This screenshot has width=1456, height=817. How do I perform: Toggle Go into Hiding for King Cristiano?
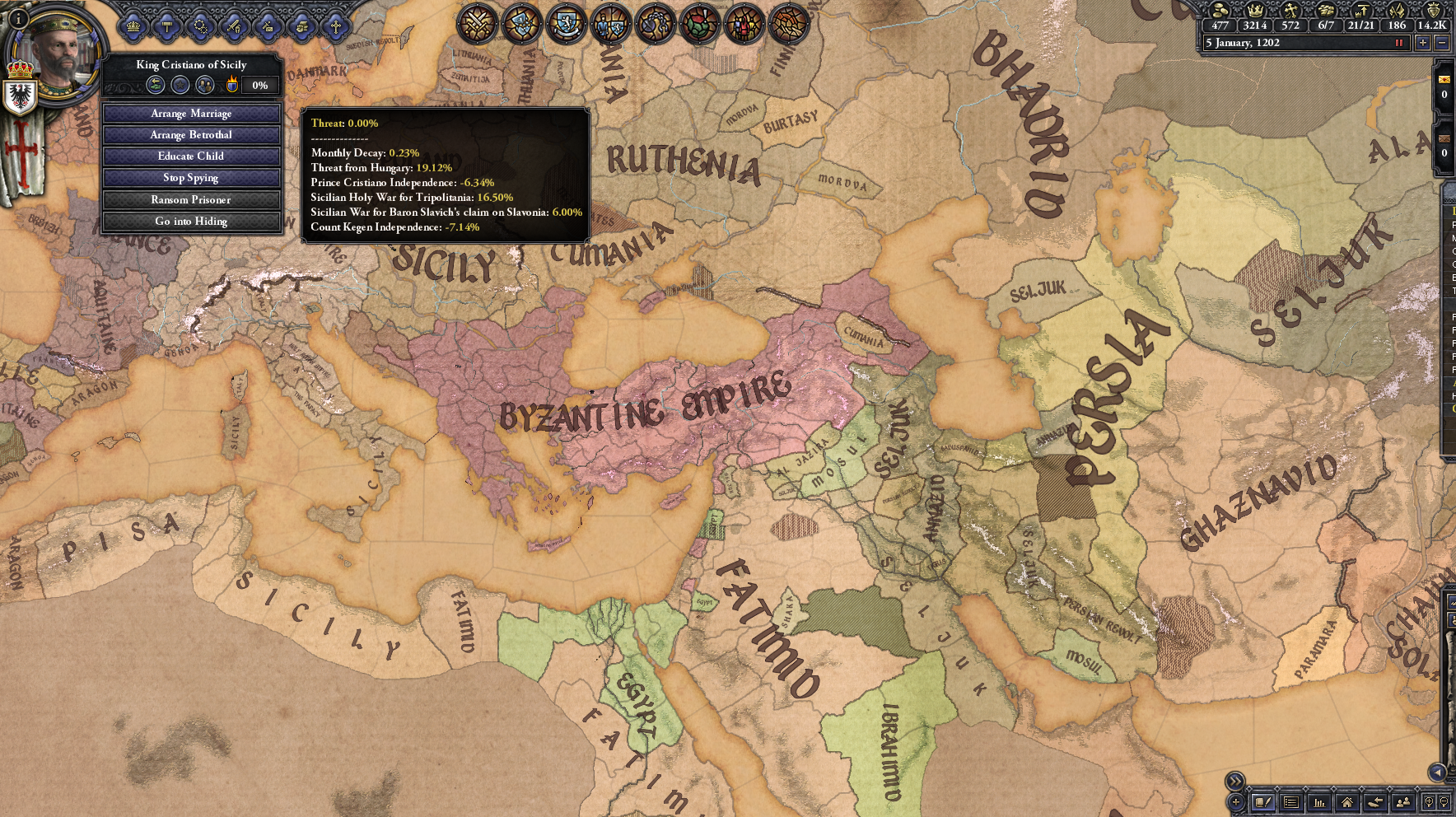[191, 221]
